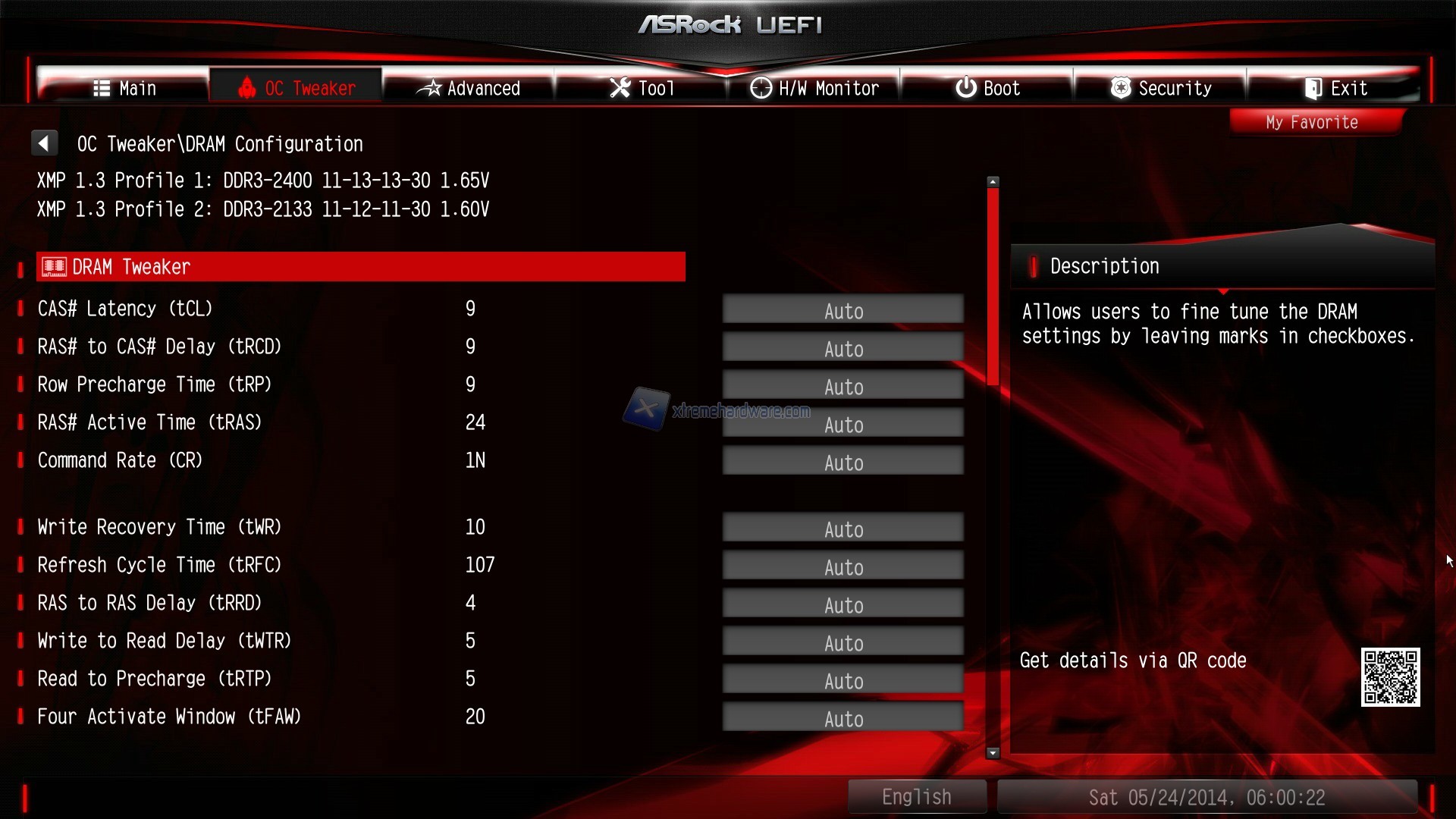This screenshot has width=1456, height=819.
Task: Choose the Exit tab
Action: pos(1335,88)
